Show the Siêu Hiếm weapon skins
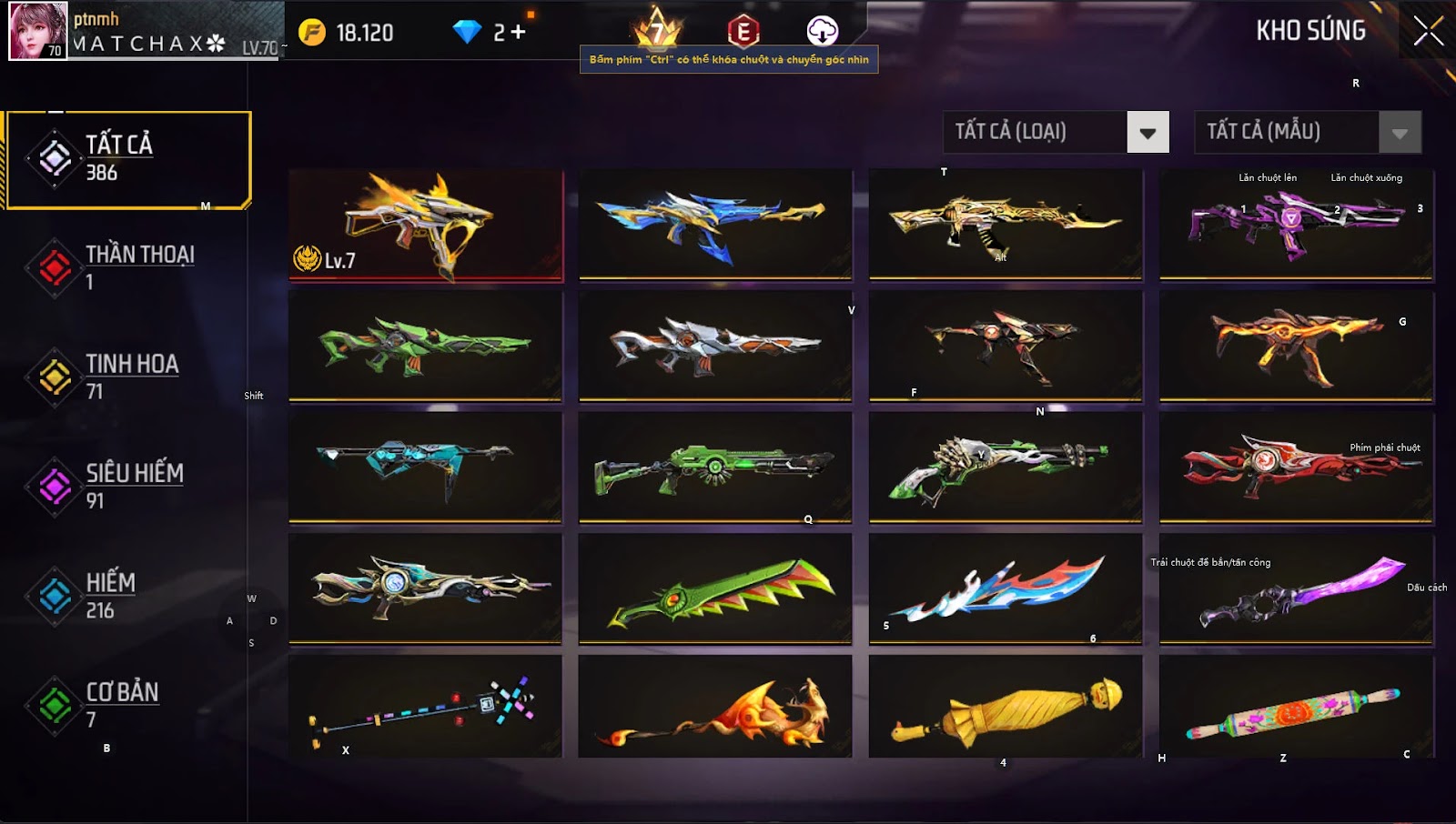Viewport: 1456px width, 824px height. tap(127, 486)
